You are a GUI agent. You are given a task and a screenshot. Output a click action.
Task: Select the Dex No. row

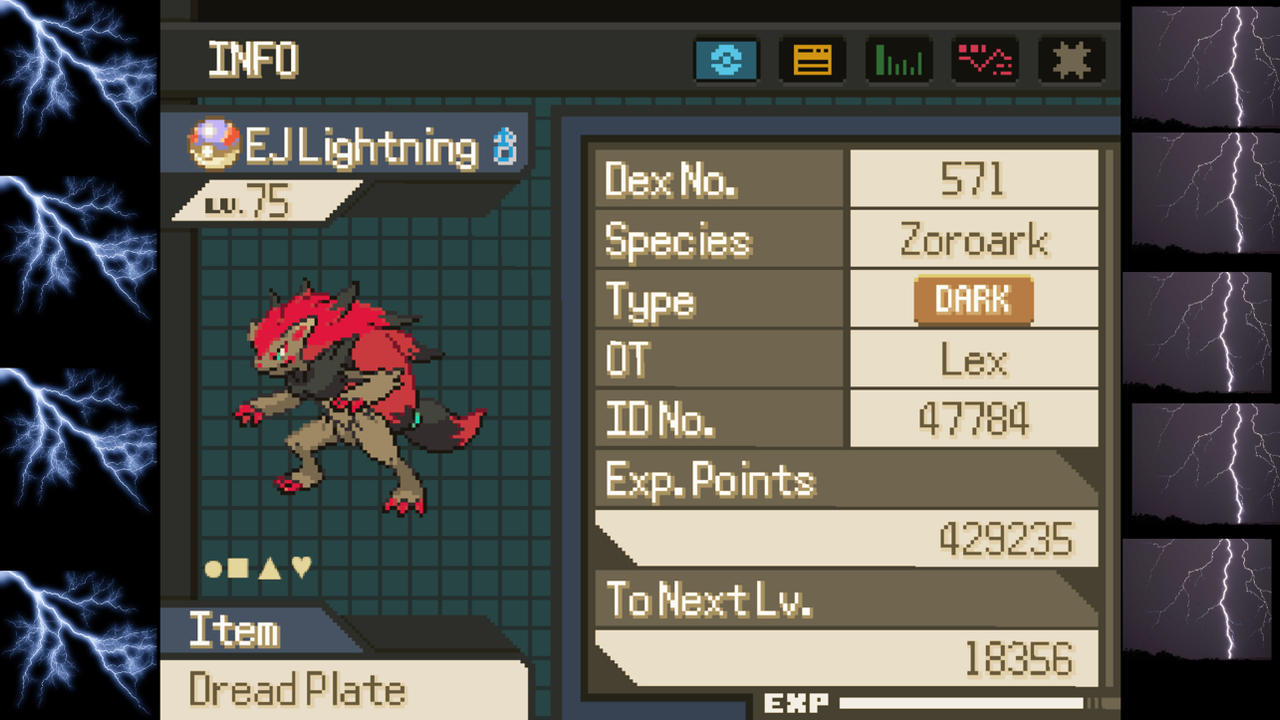(718, 180)
